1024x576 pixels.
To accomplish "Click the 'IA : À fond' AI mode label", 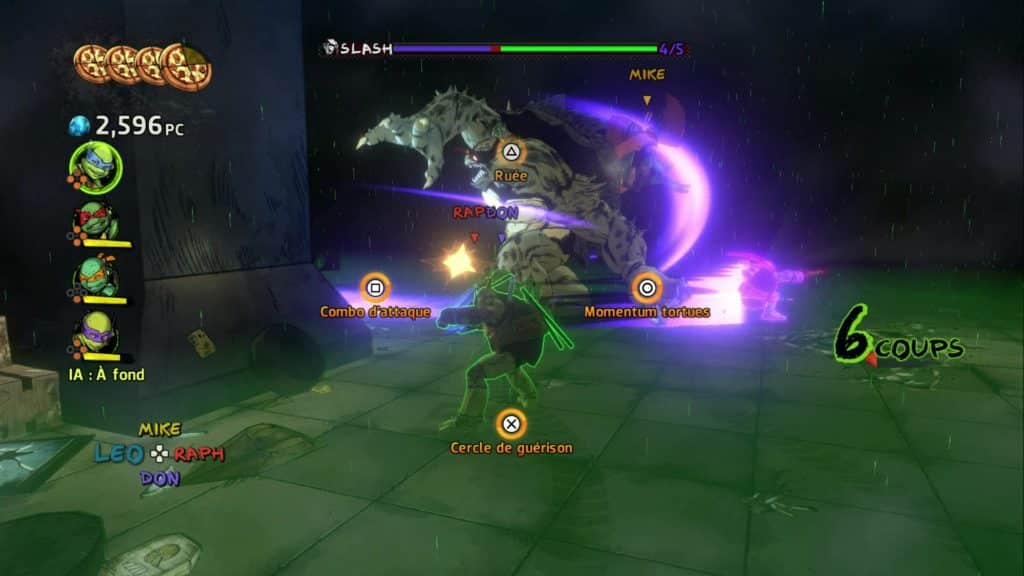I will (109, 375).
